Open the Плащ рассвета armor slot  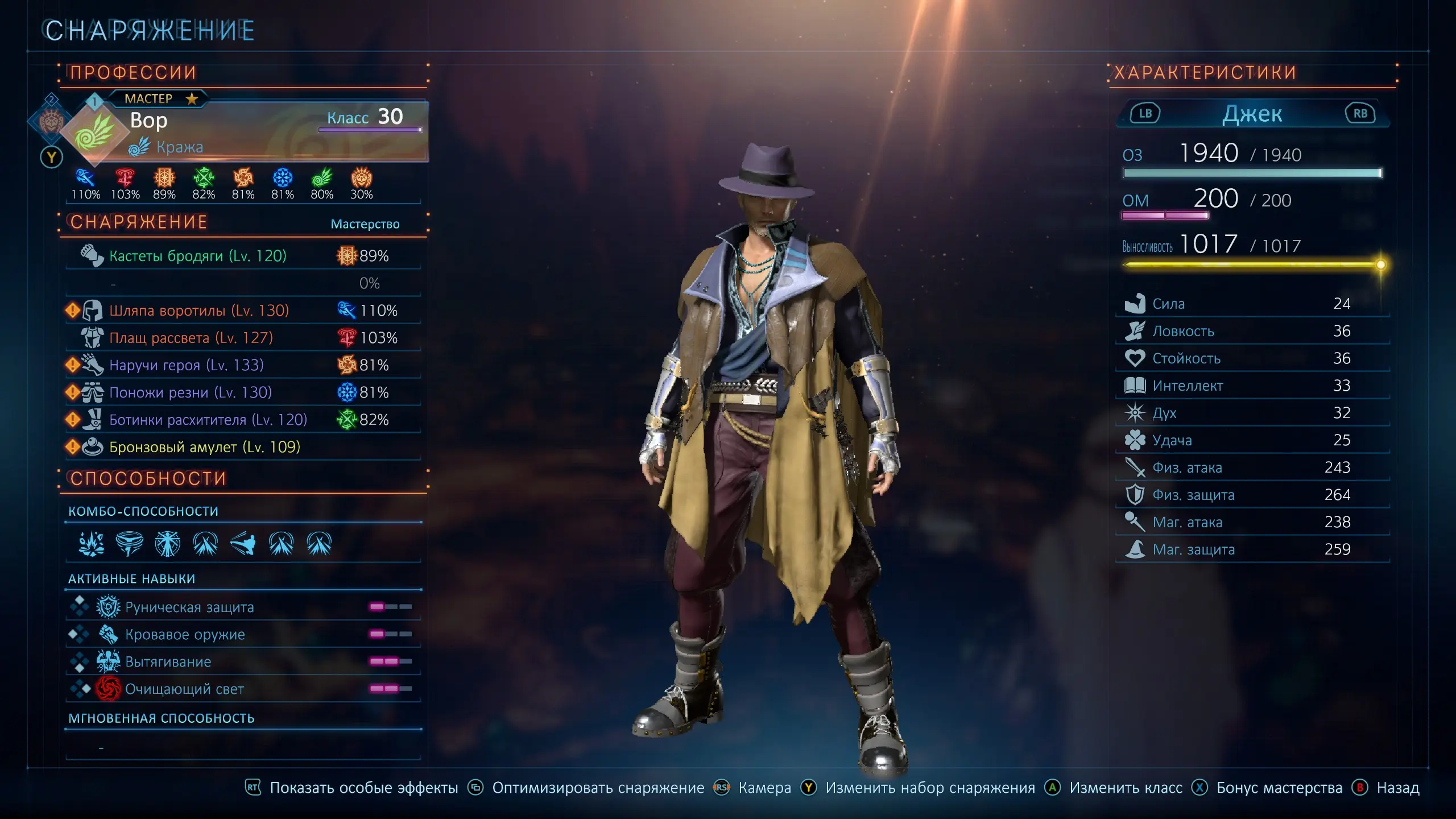(x=191, y=338)
